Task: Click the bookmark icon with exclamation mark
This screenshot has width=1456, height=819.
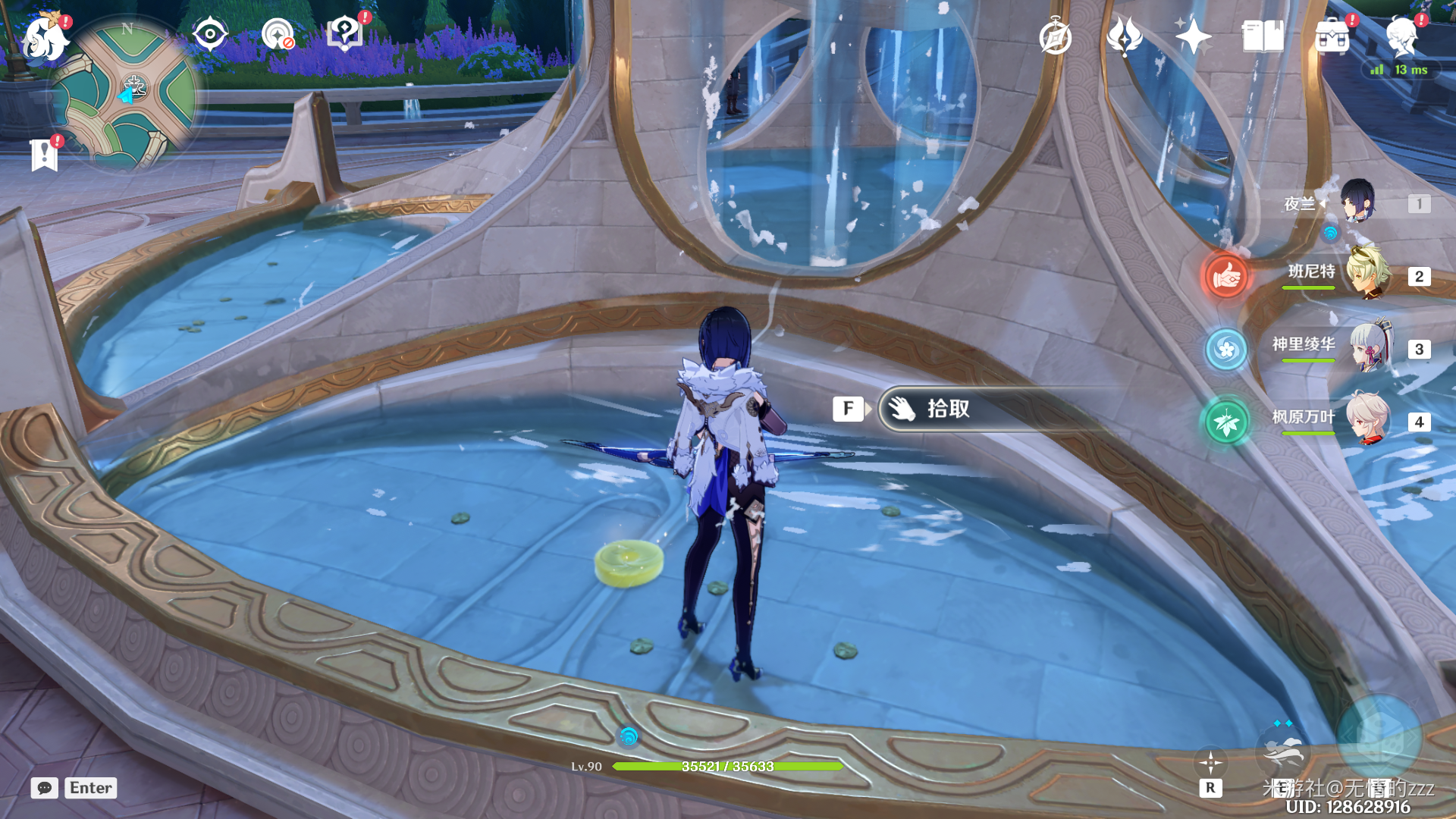Action: [45, 154]
